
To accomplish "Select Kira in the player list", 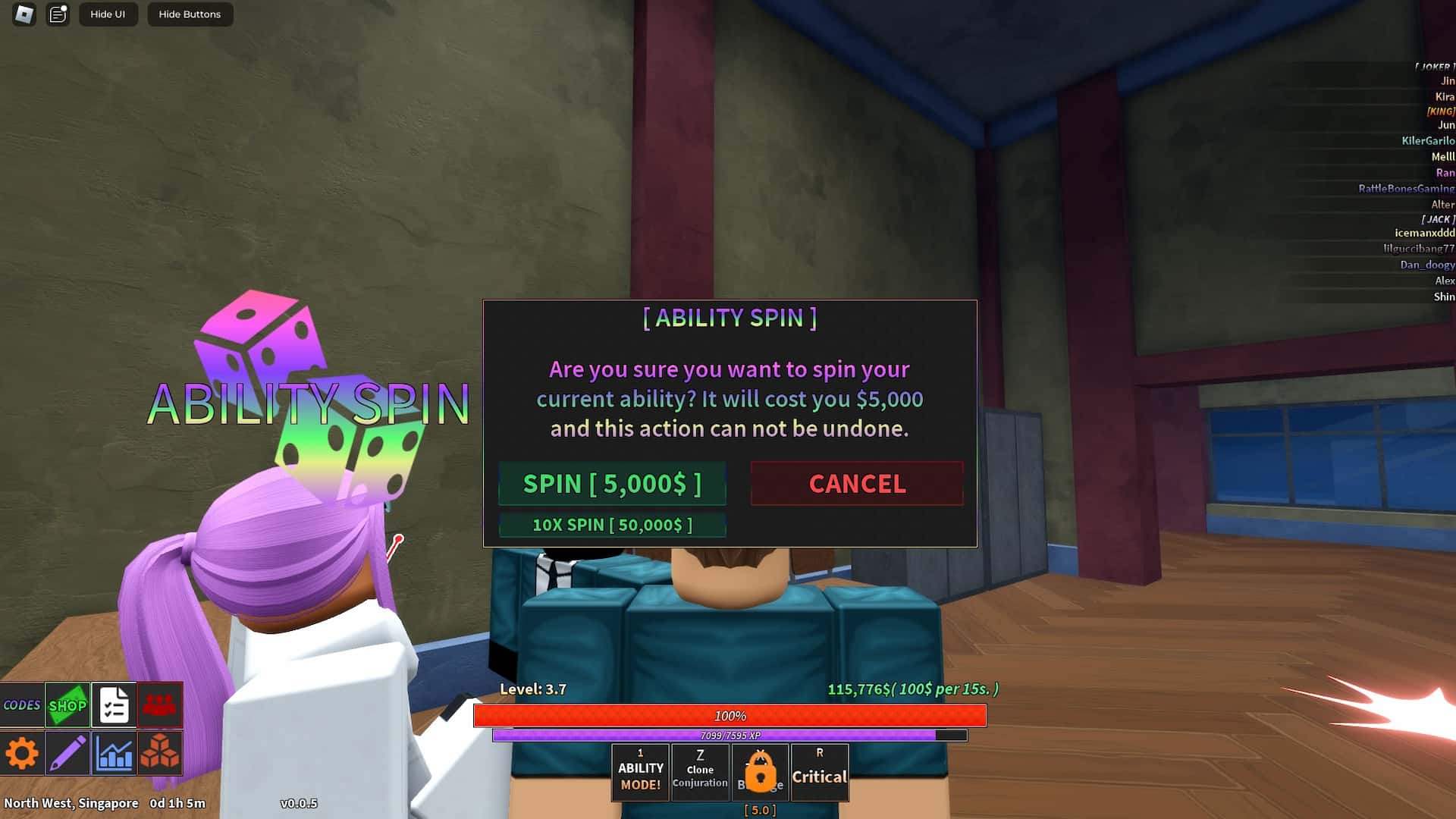I will coord(1442,96).
